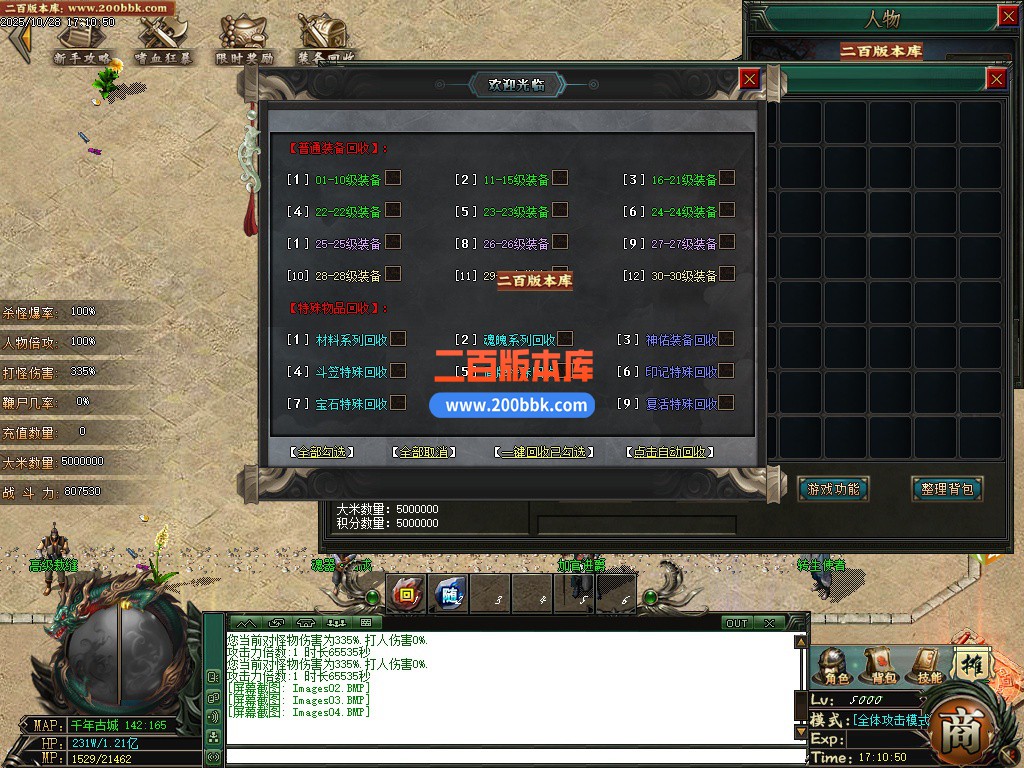Tick the 30-30级装备 checkbox
This screenshot has width=1024, height=768.
[x=728, y=274]
